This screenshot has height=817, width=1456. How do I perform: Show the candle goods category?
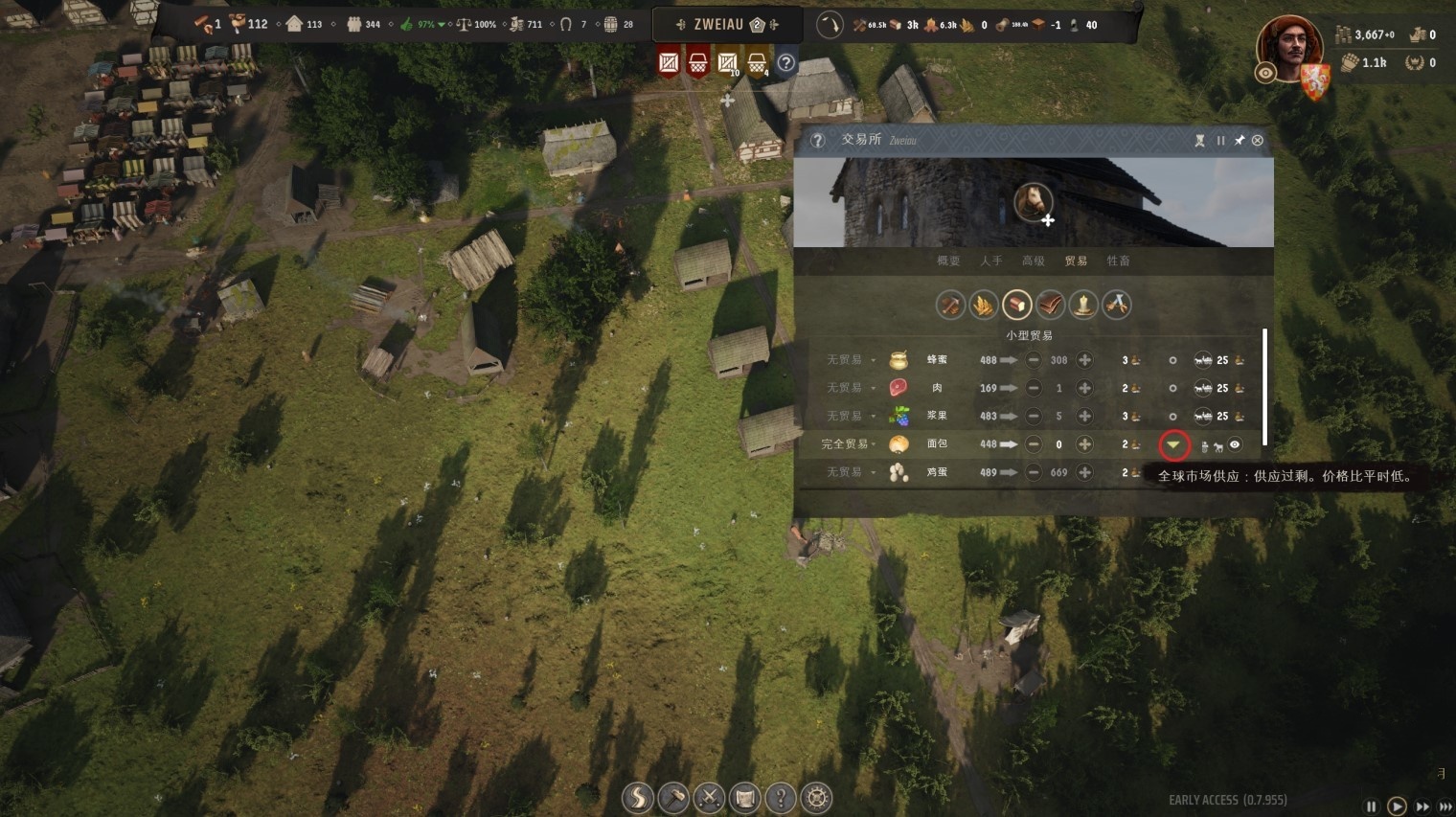click(1083, 305)
